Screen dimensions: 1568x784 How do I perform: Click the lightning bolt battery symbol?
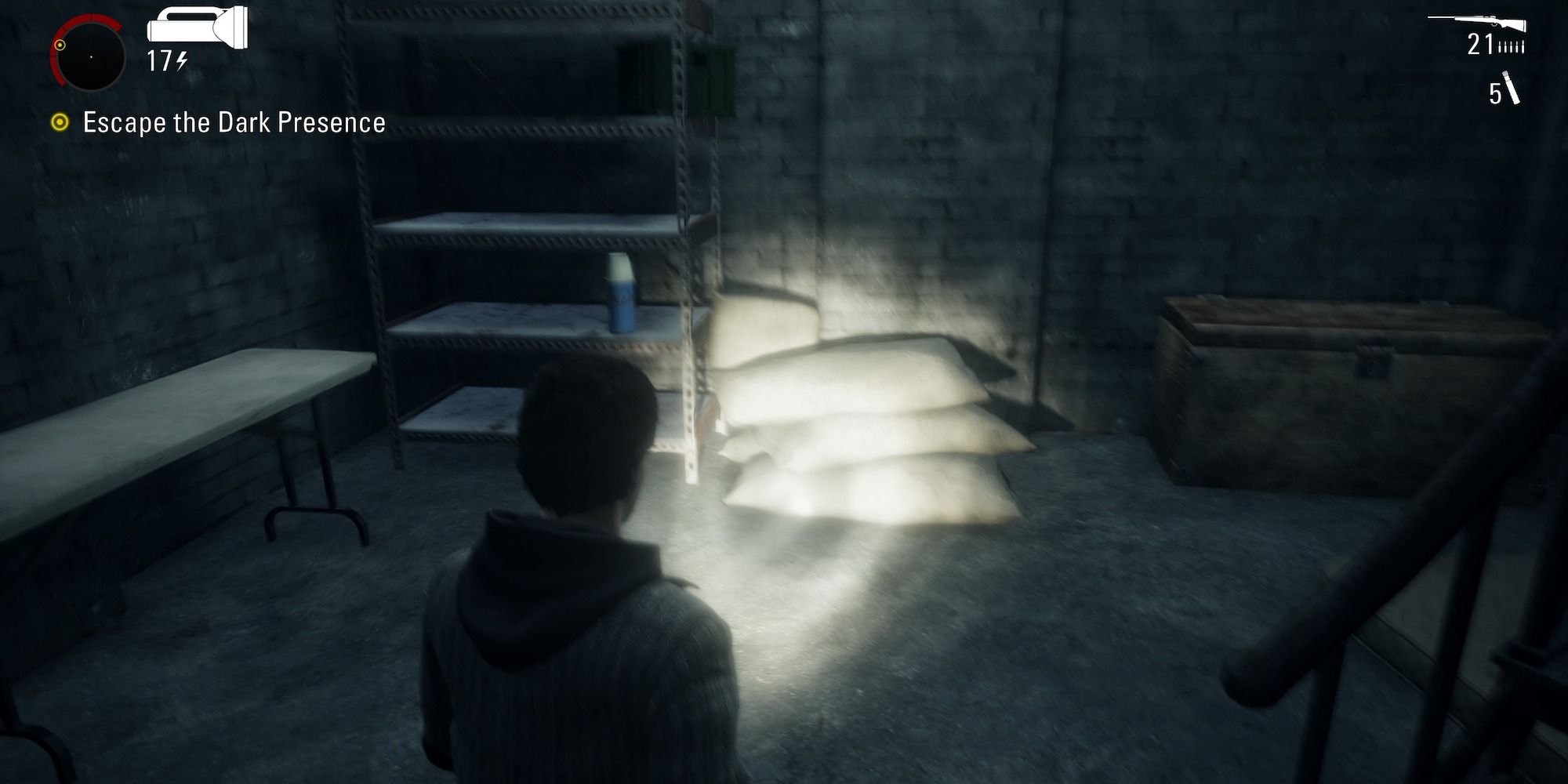tap(181, 60)
